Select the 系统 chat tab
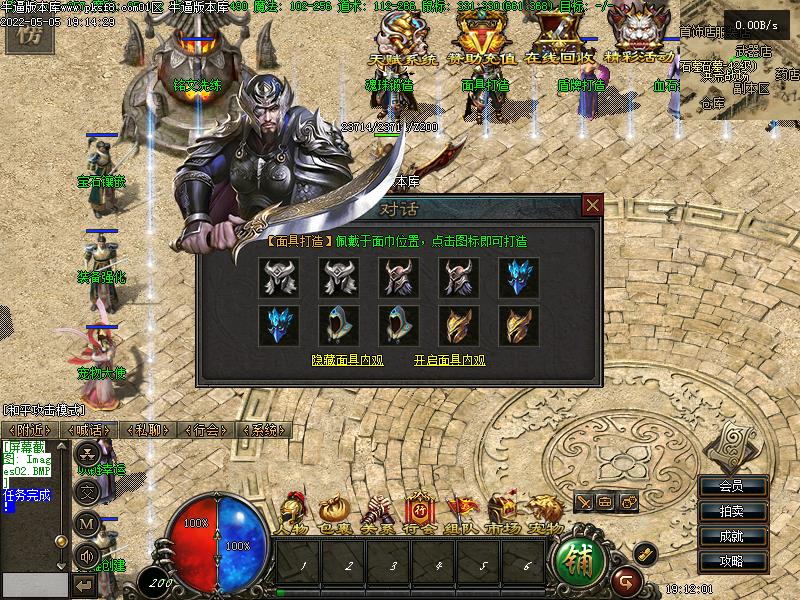The height and width of the screenshot is (600, 800). tap(264, 429)
